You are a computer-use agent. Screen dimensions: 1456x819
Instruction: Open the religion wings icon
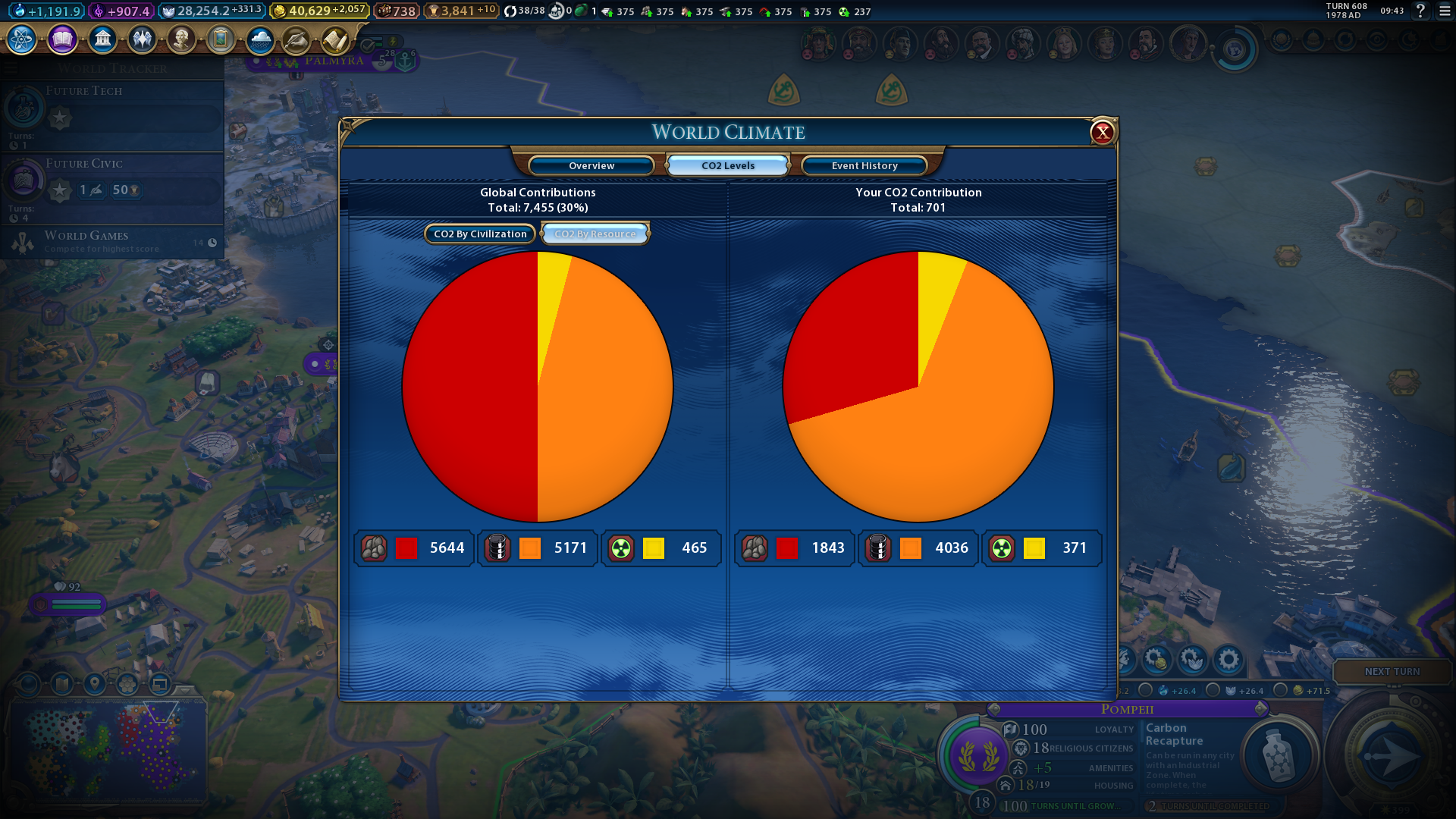point(142,39)
